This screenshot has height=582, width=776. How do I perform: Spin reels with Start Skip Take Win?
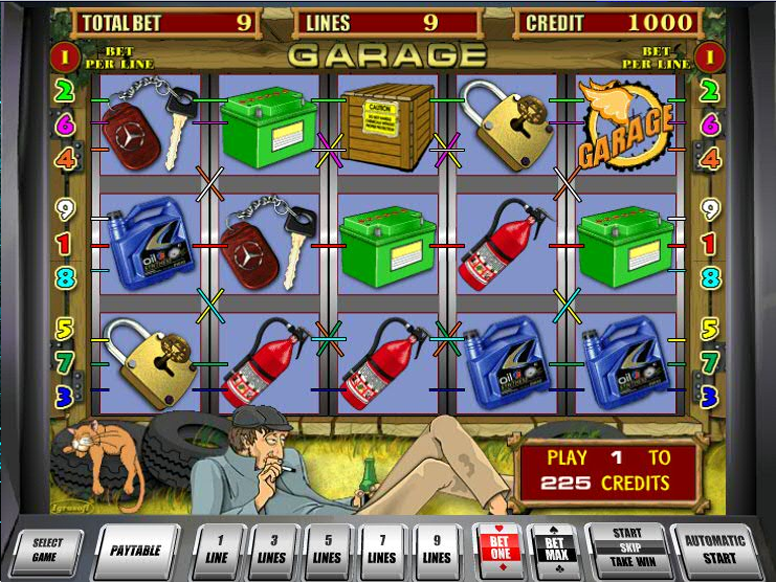click(626, 549)
